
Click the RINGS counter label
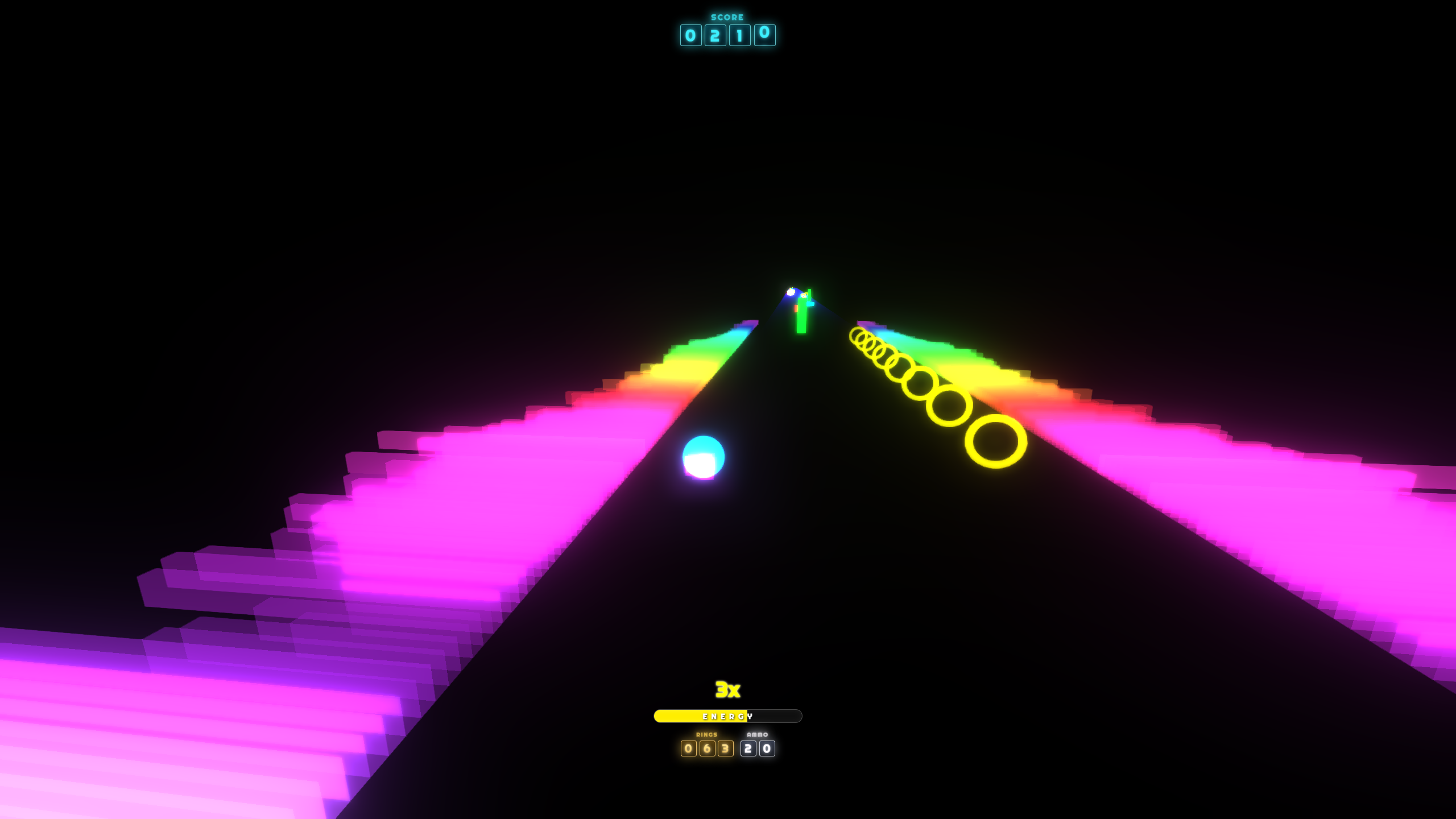click(x=705, y=734)
